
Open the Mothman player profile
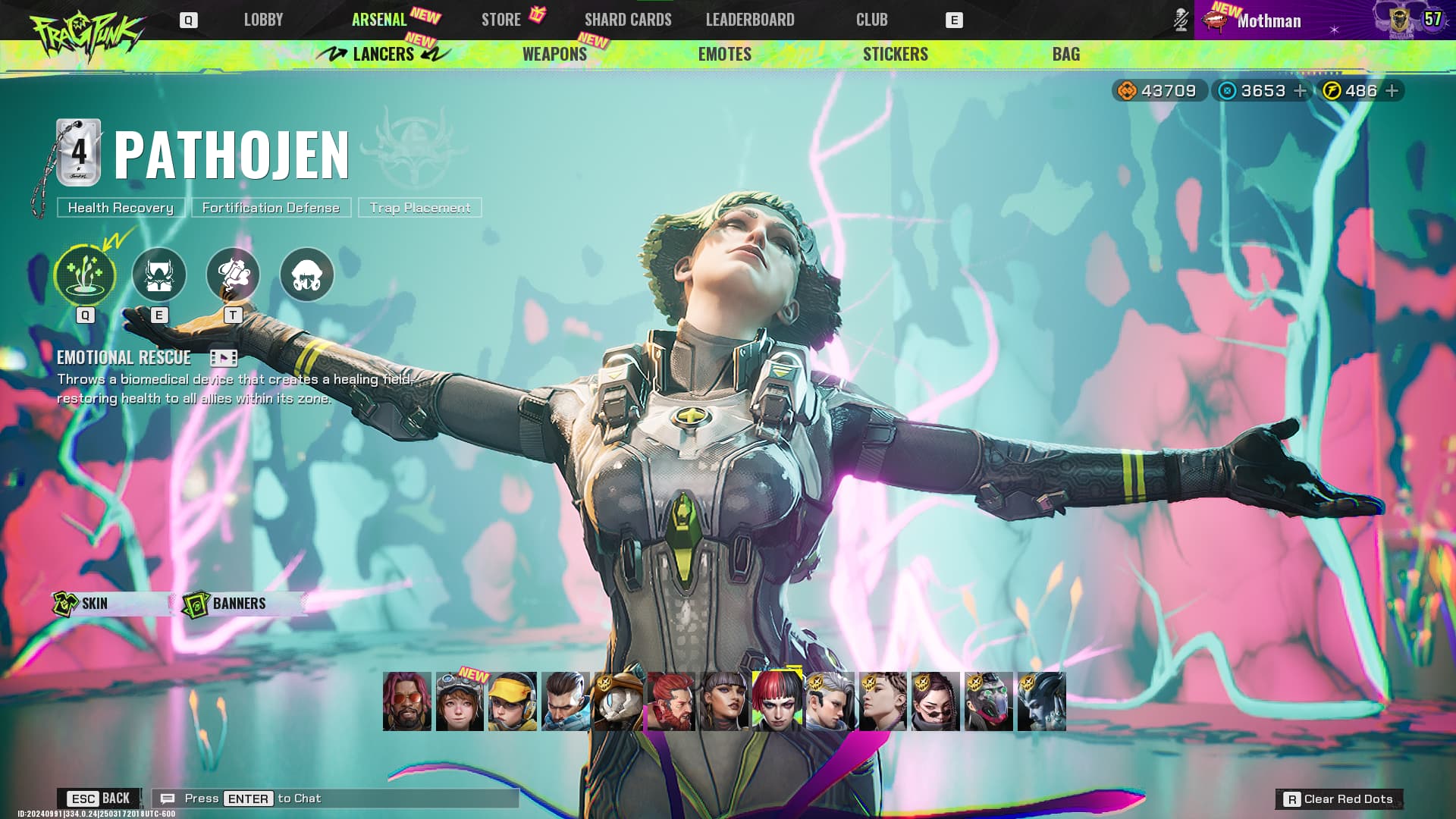pyautogui.click(x=1268, y=20)
